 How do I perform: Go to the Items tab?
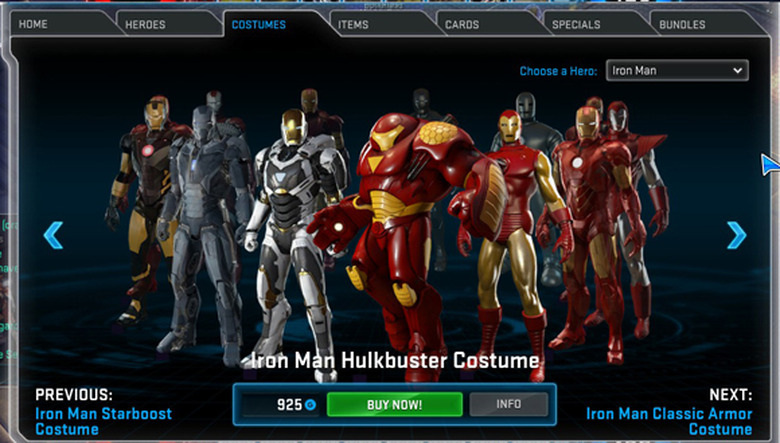pyautogui.click(x=353, y=24)
